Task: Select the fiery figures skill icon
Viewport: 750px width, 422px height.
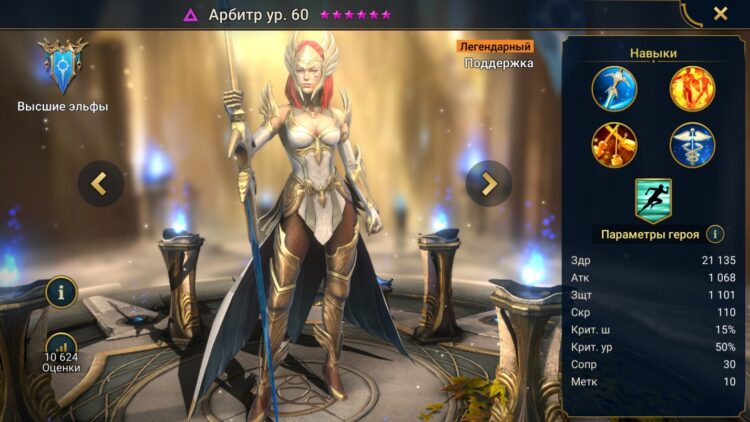Action: point(692,88)
